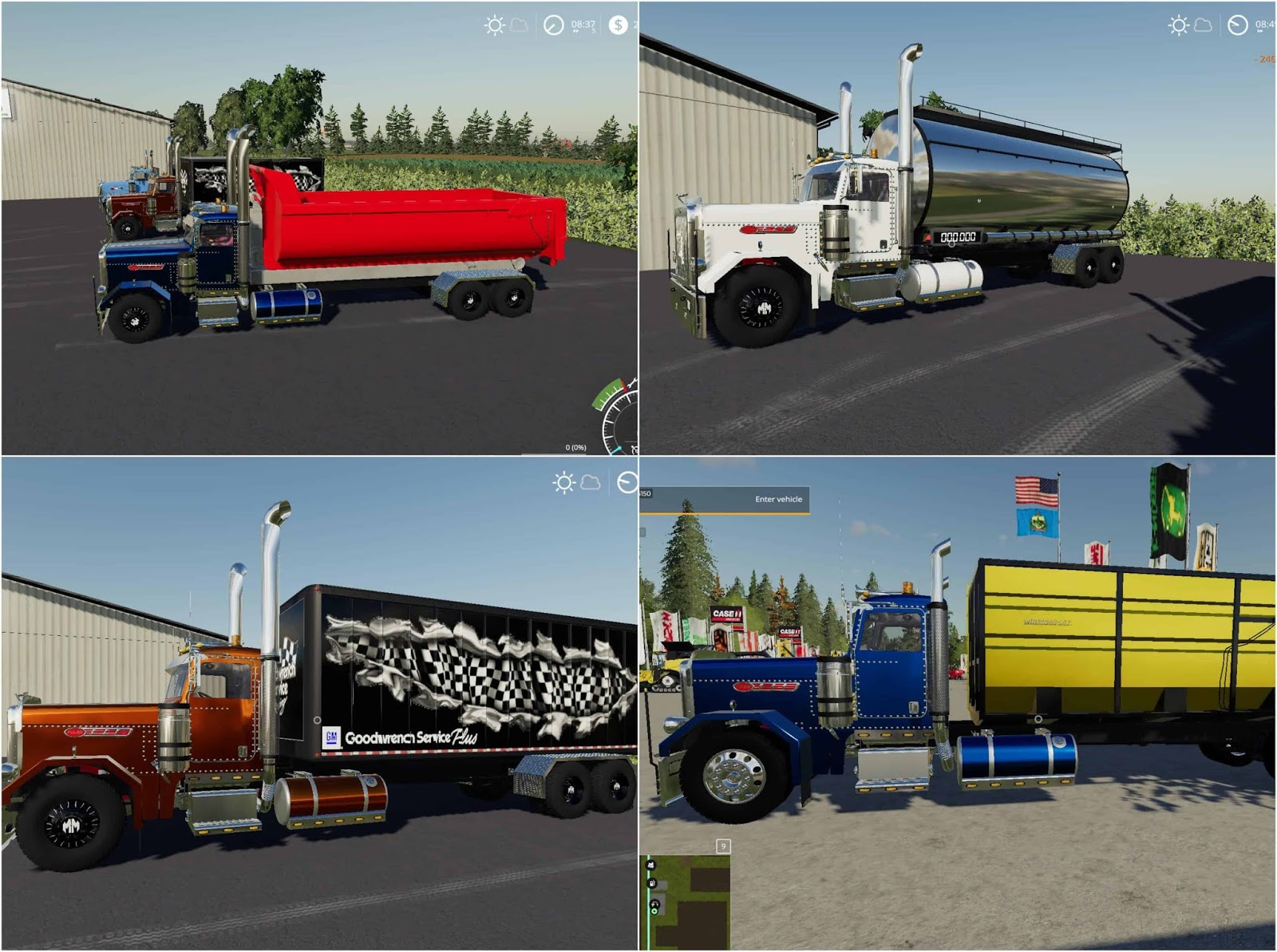Click the clock icon in the bottom-left screenshot HUD

(x=629, y=482)
